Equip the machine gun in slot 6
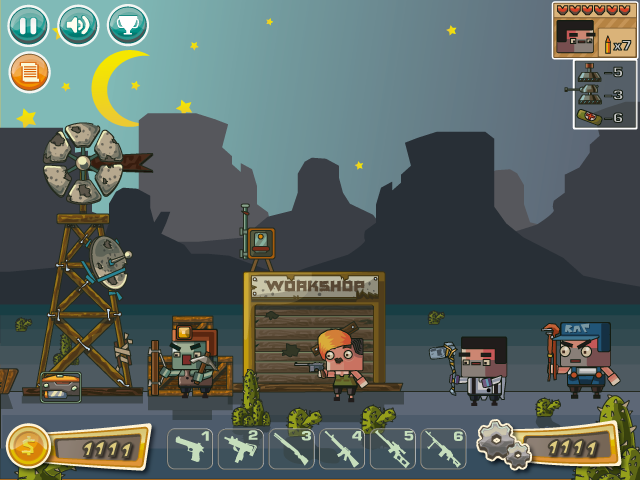 click(443, 449)
